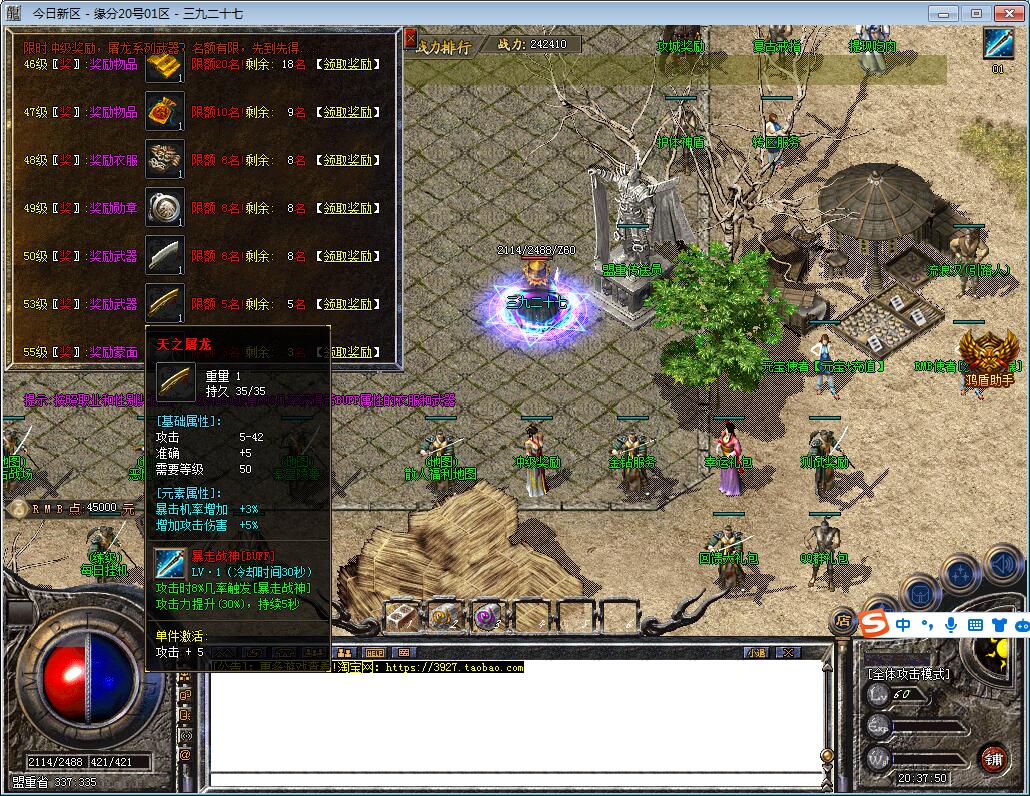Screen dimensions: 1030x796
Task: Open the 店 shop button
Action: coord(843,622)
